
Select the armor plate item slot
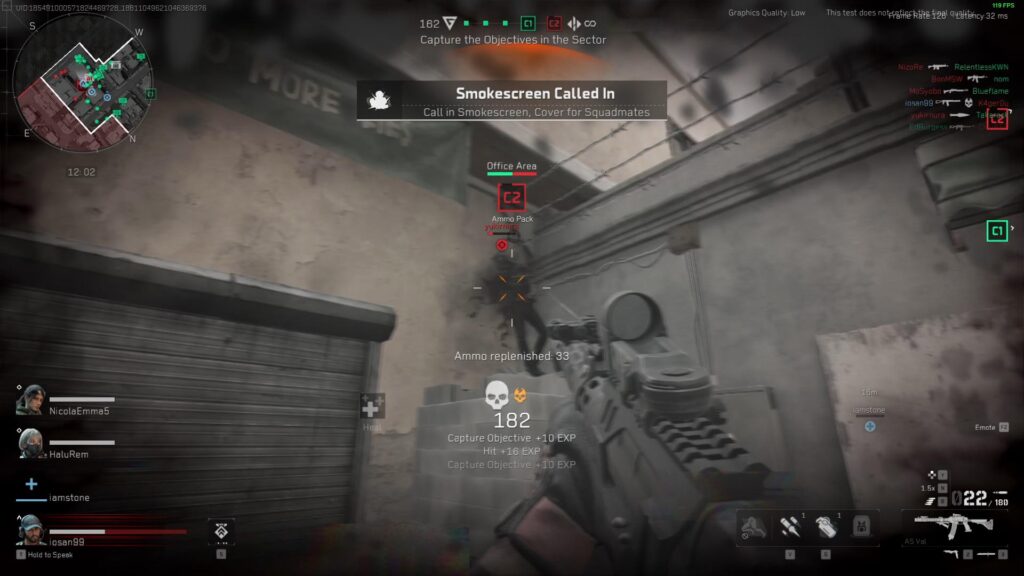click(x=859, y=527)
